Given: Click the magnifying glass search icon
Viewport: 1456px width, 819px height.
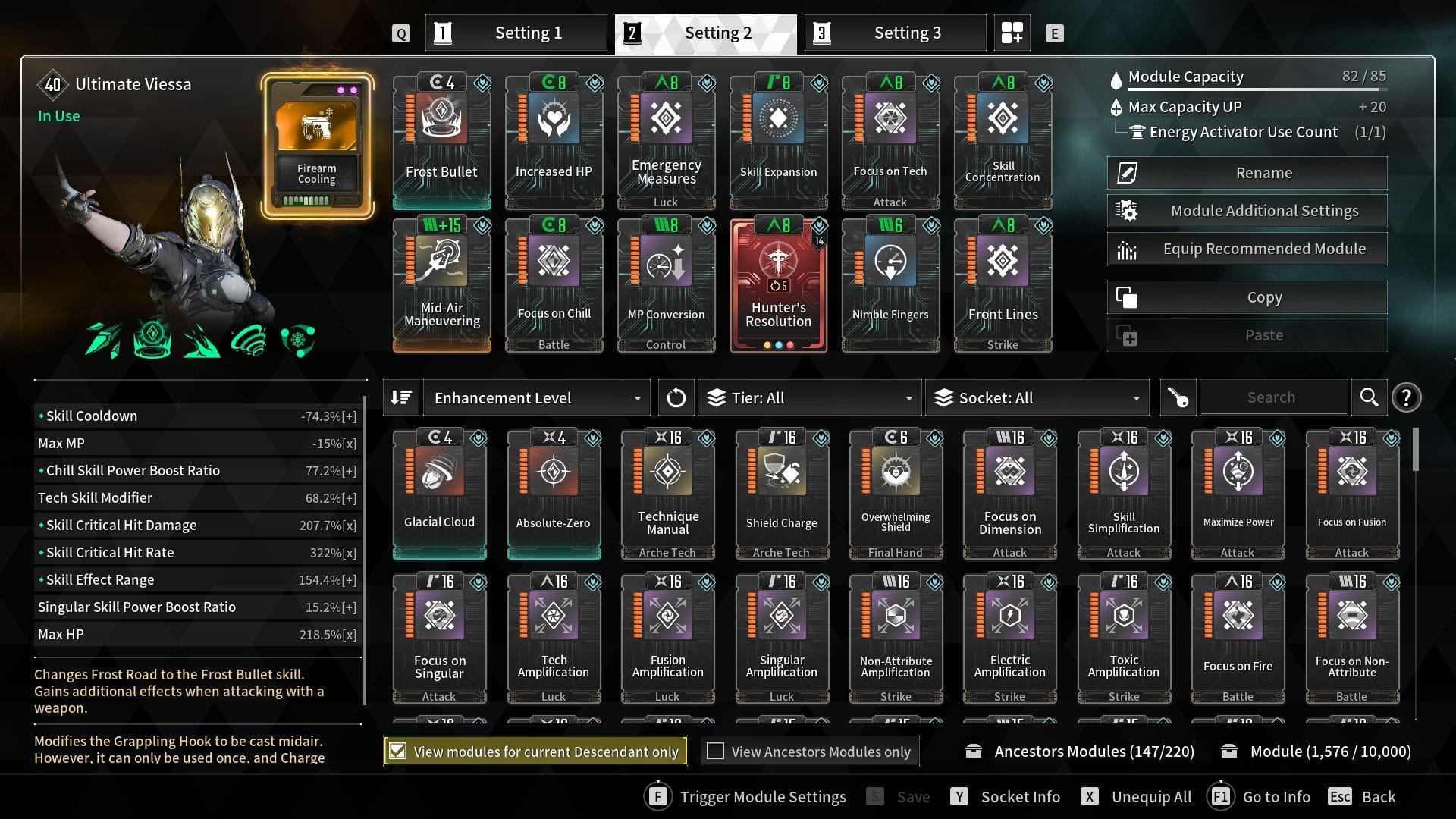Looking at the screenshot, I should (x=1370, y=397).
